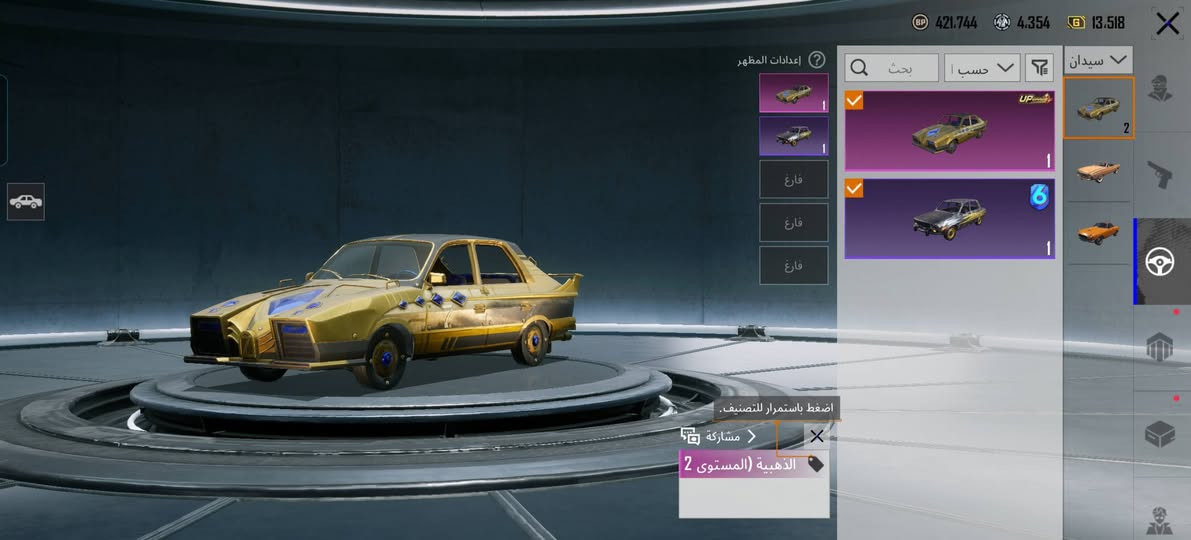The width and height of the screenshot is (1191, 540).
Task: Close the inventory screen with the top X
Action: (1167, 24)
